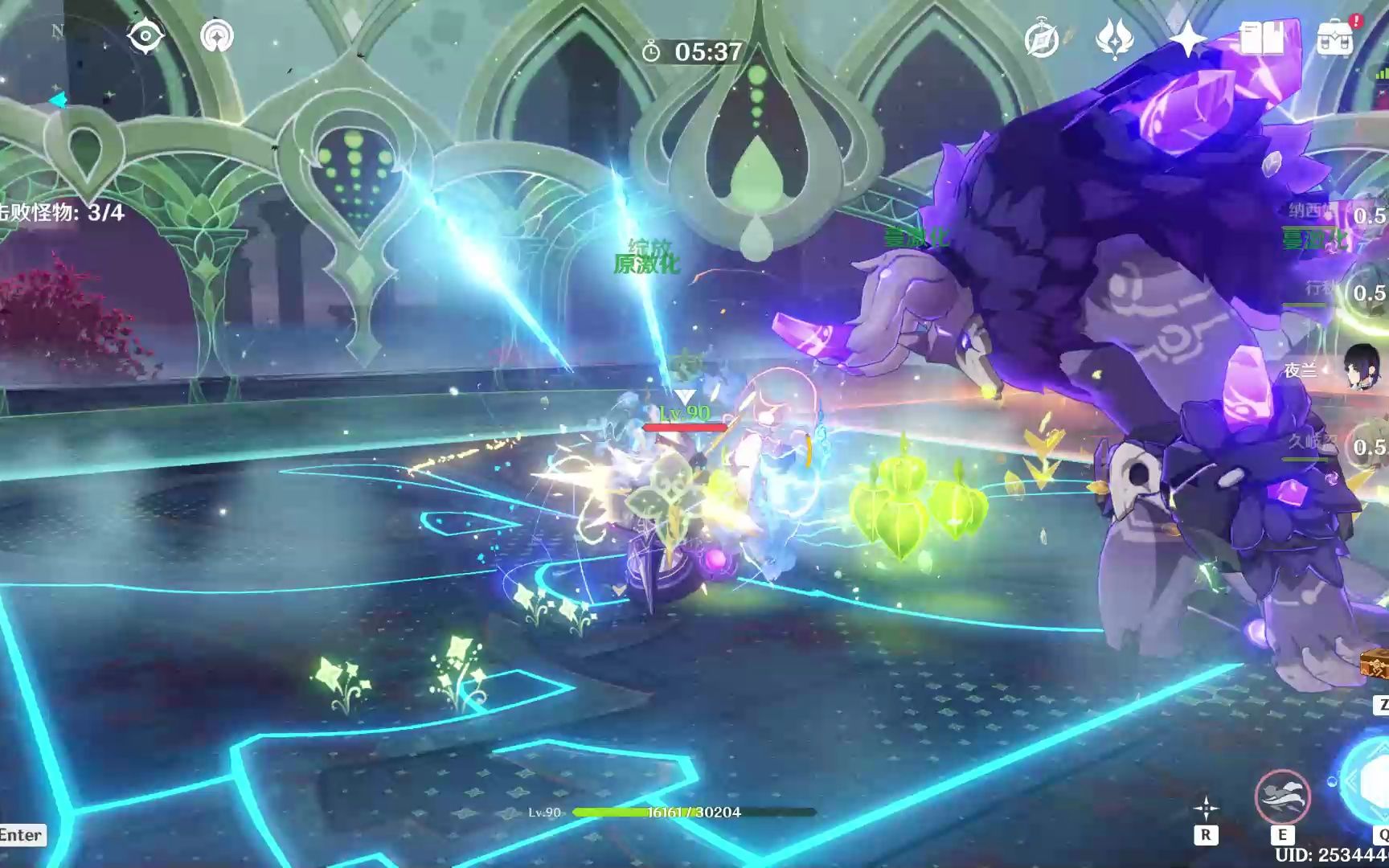The image size is (1389, 868).
Task: Open the eye-shaped Paimon menu icon
Action: 145,36
